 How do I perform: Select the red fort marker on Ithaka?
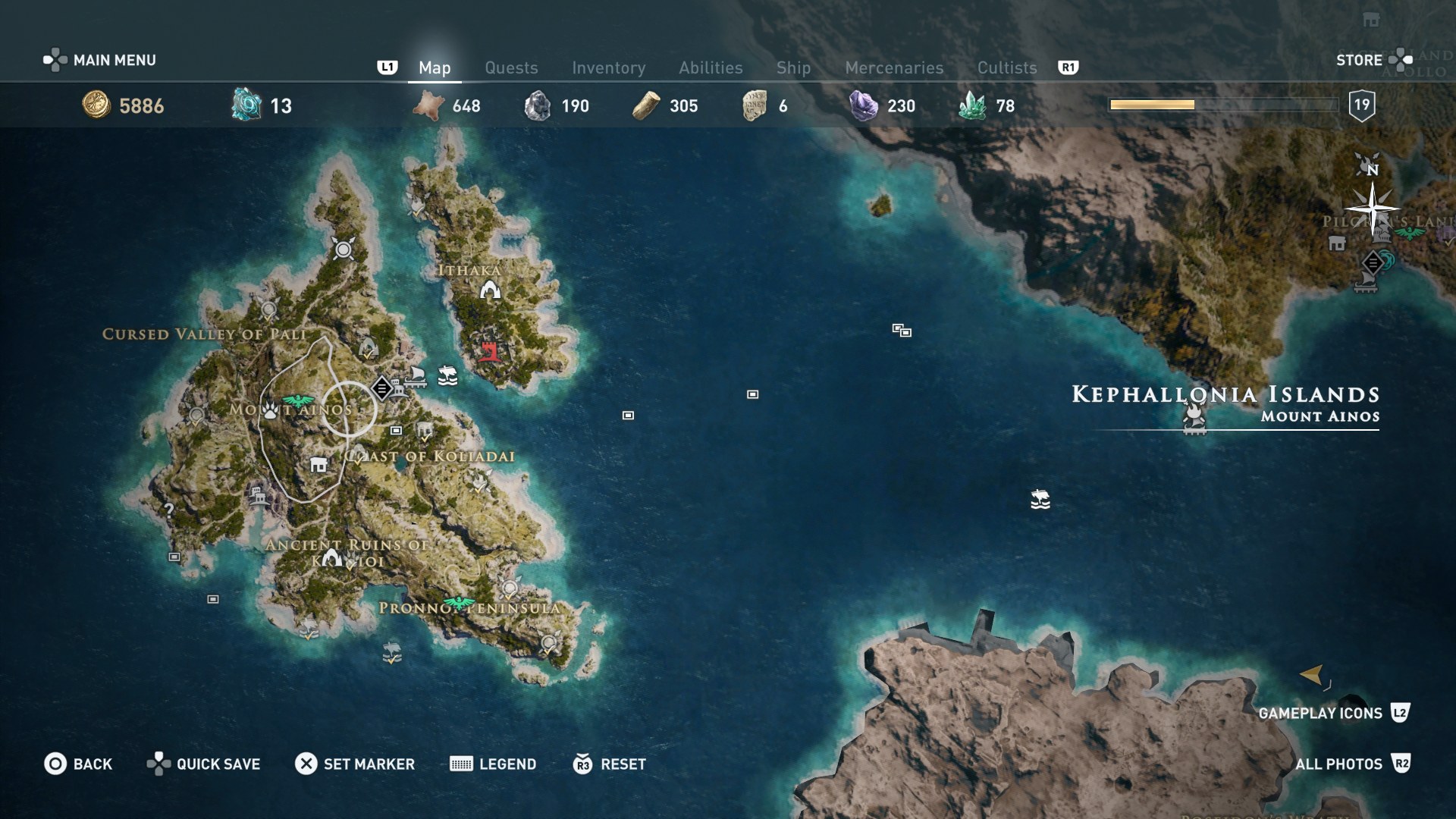point(489,351)
